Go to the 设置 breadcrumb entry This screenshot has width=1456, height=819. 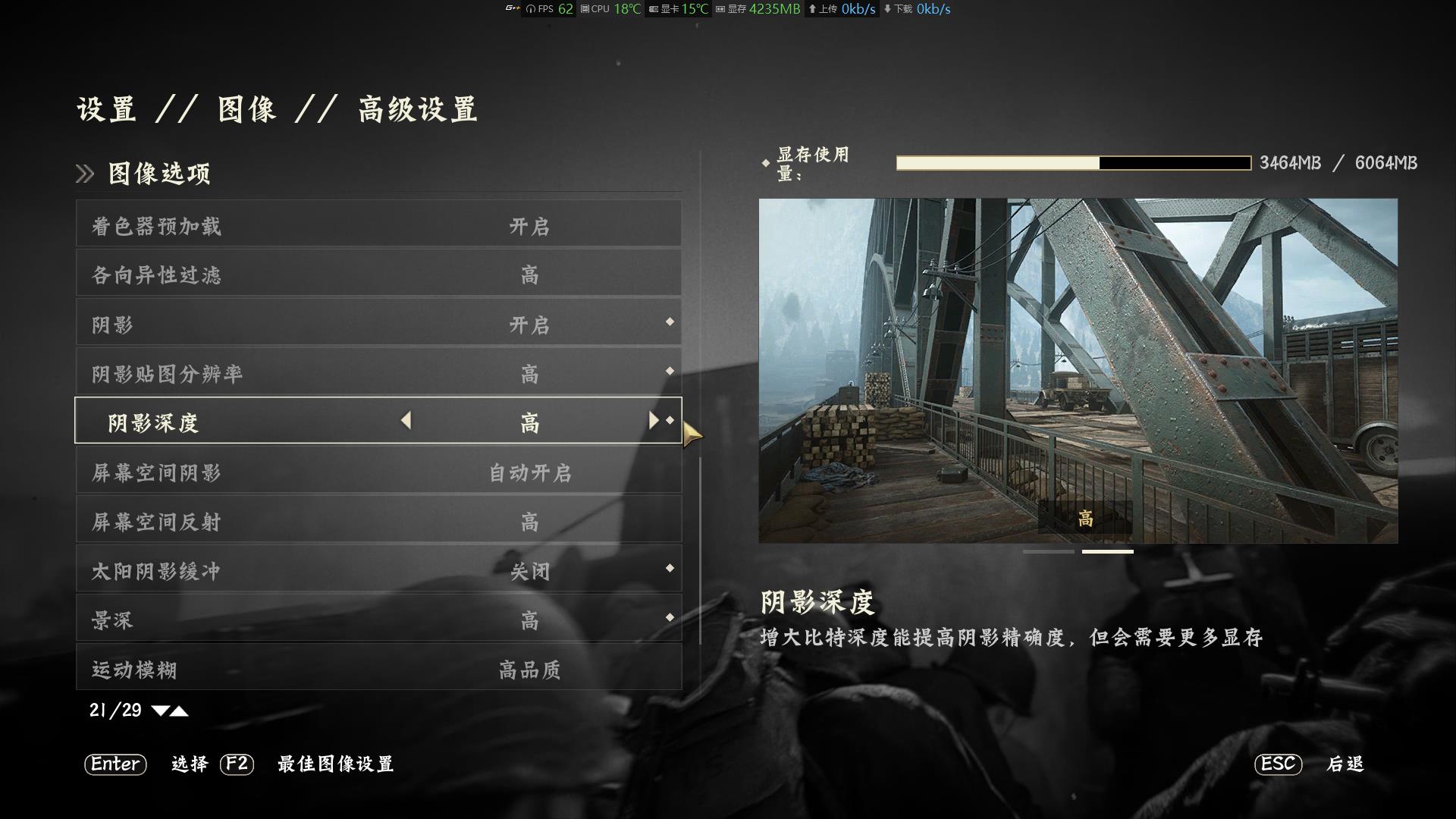(106, 108)
